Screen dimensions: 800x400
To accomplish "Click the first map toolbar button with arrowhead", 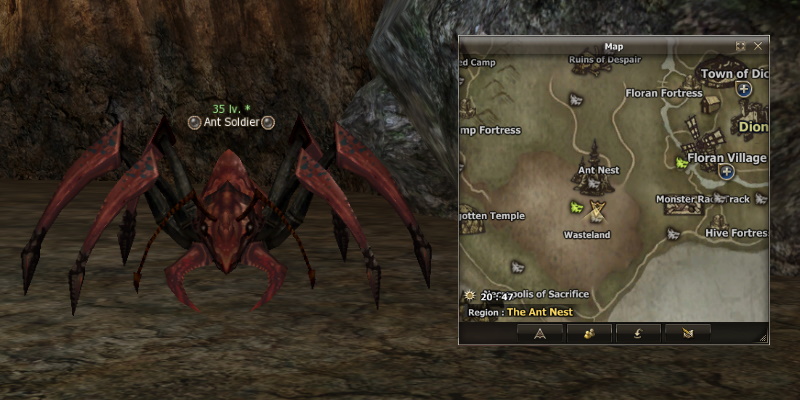I will pyautogui.click(x=539, y=333).
